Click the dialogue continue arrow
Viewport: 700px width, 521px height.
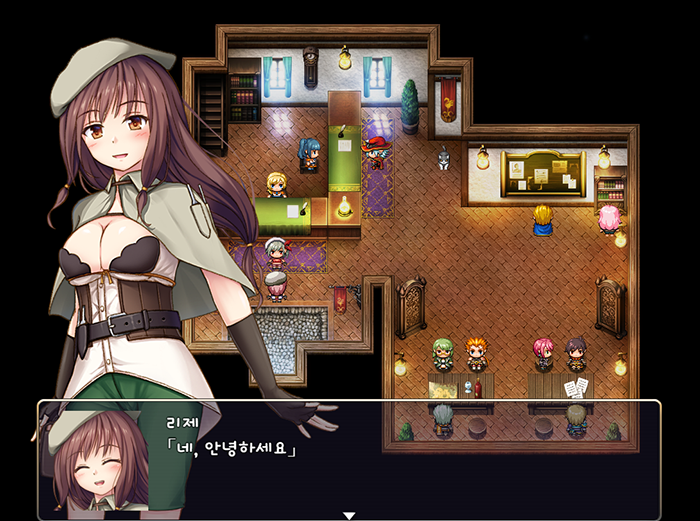(349, 515)
